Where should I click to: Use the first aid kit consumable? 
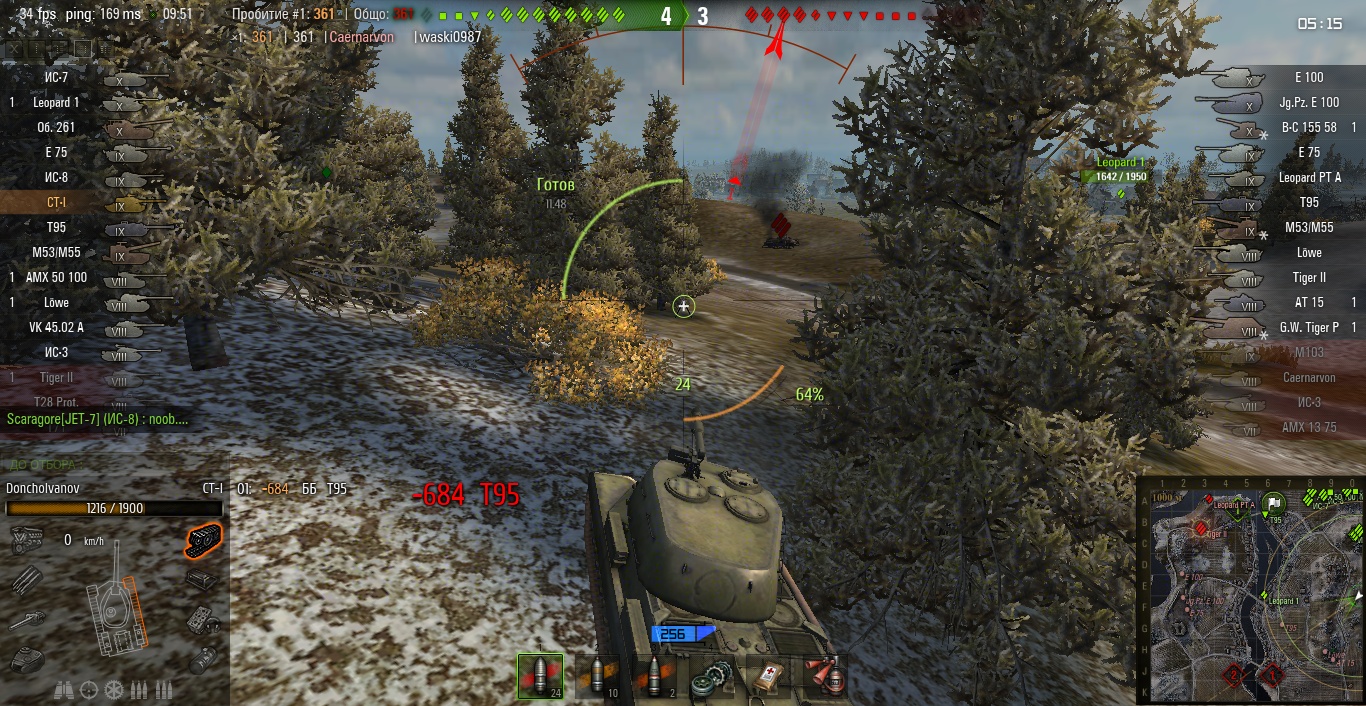pos(769,677)
